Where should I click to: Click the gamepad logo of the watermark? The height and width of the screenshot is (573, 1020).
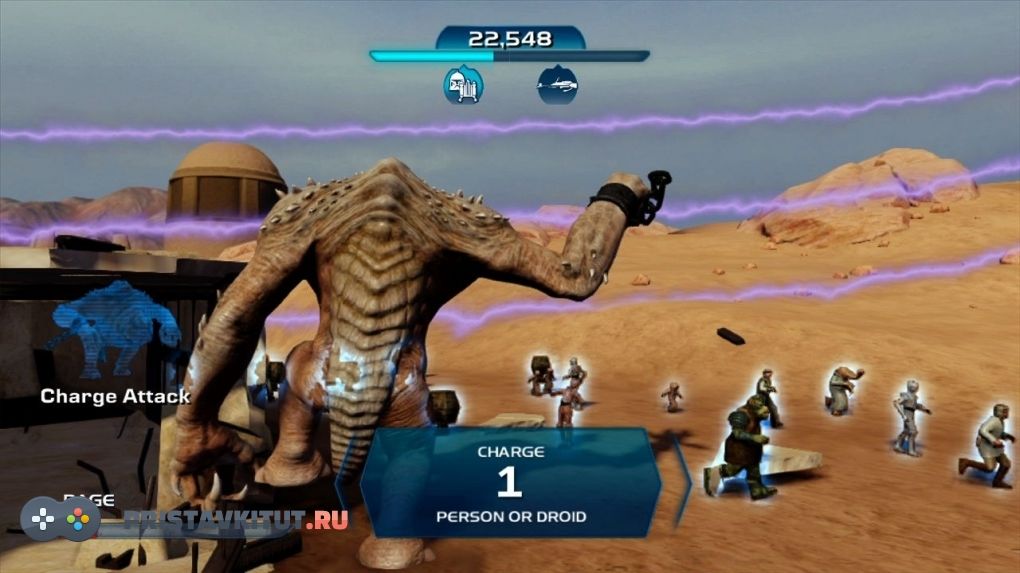[x=60, y=518]
